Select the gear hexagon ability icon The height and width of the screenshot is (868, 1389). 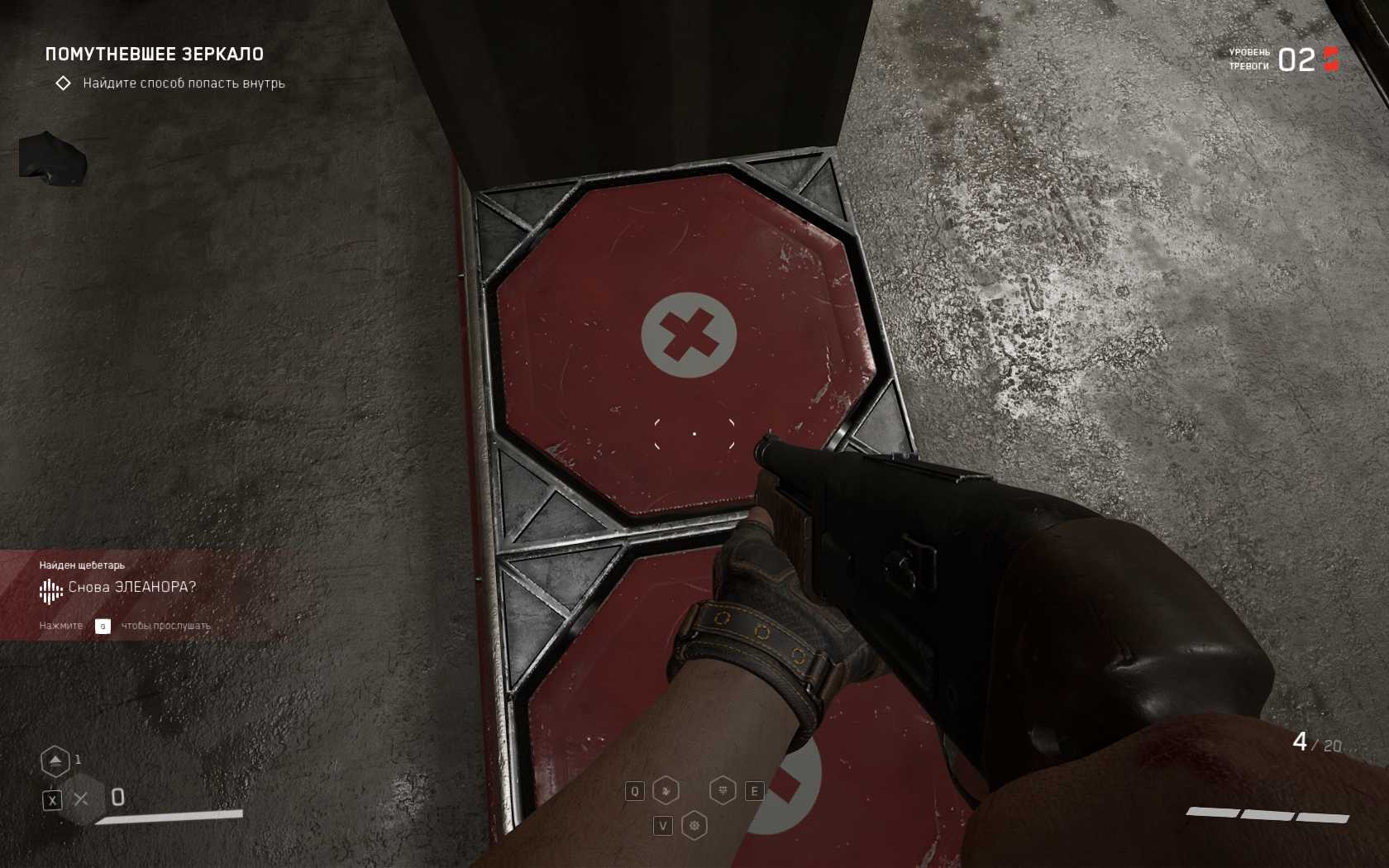pos(694,825)
